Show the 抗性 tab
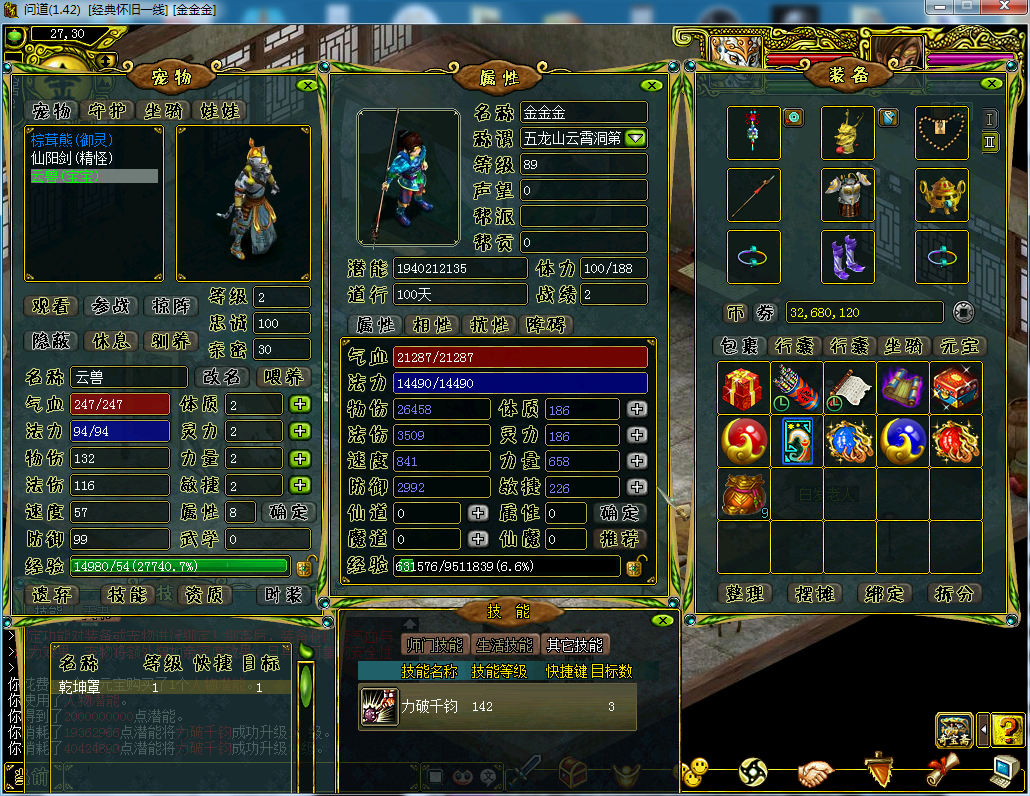Image resolution: width=1030 pixels, height=796 pixels. tap(490, 325)
